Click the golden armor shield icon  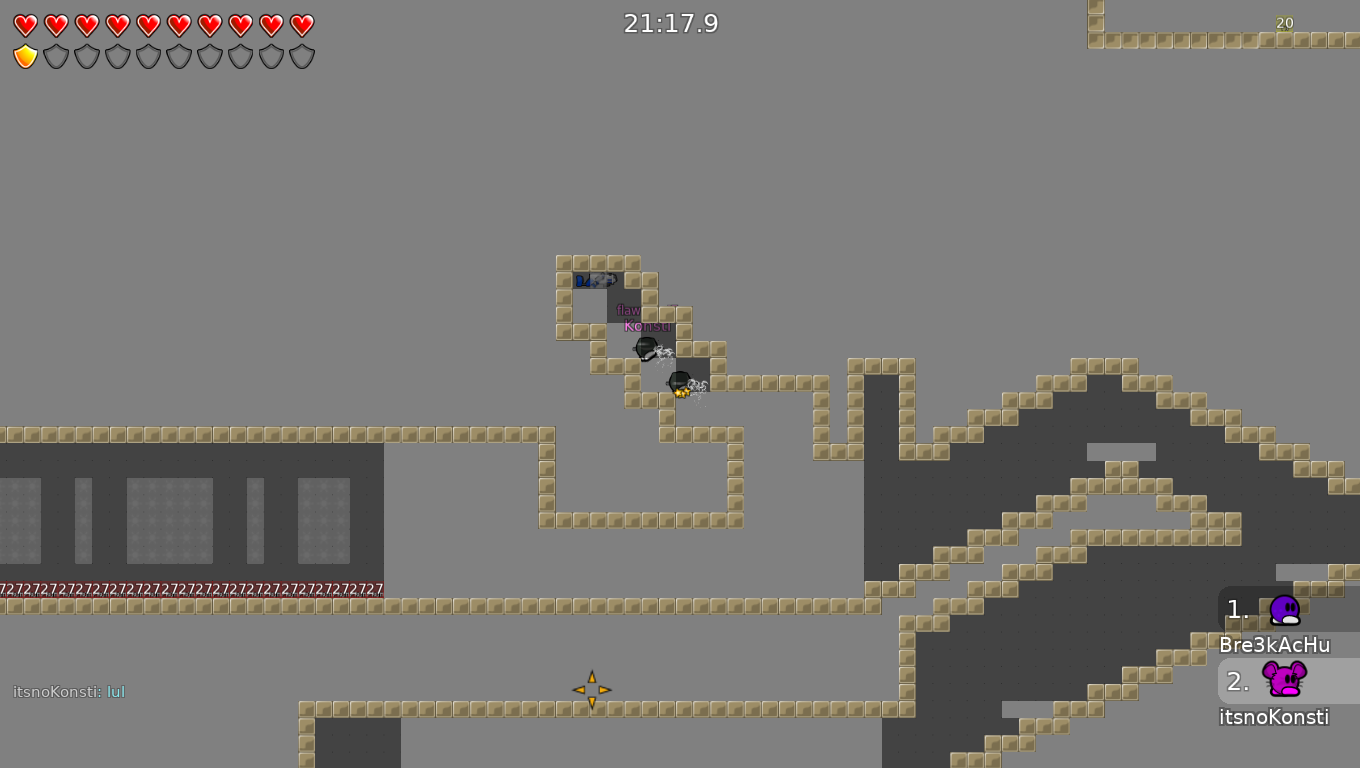[25, 56]
